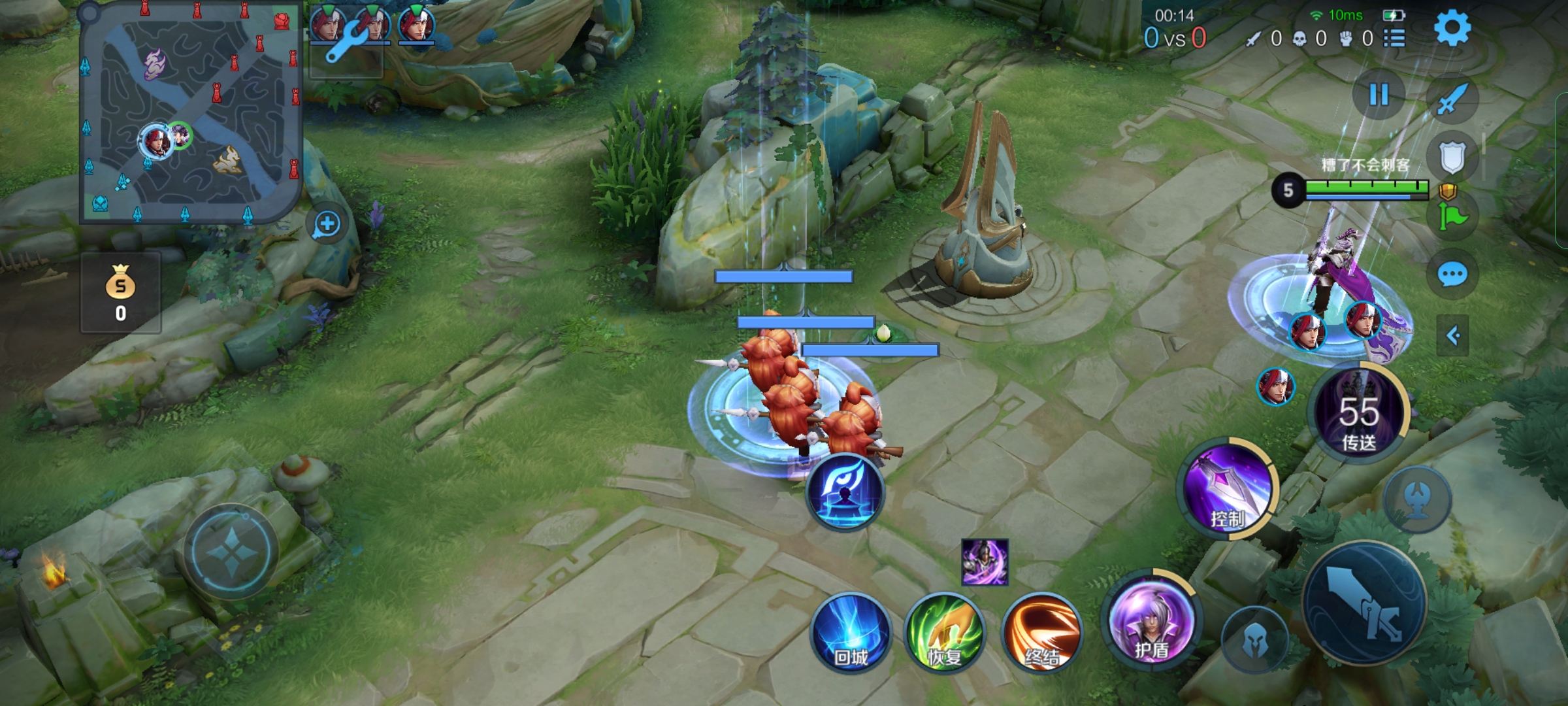Collapse the side panel arrow
Image resolution: width=1568 pixels, height=706 pixels.
(1452, 336)
